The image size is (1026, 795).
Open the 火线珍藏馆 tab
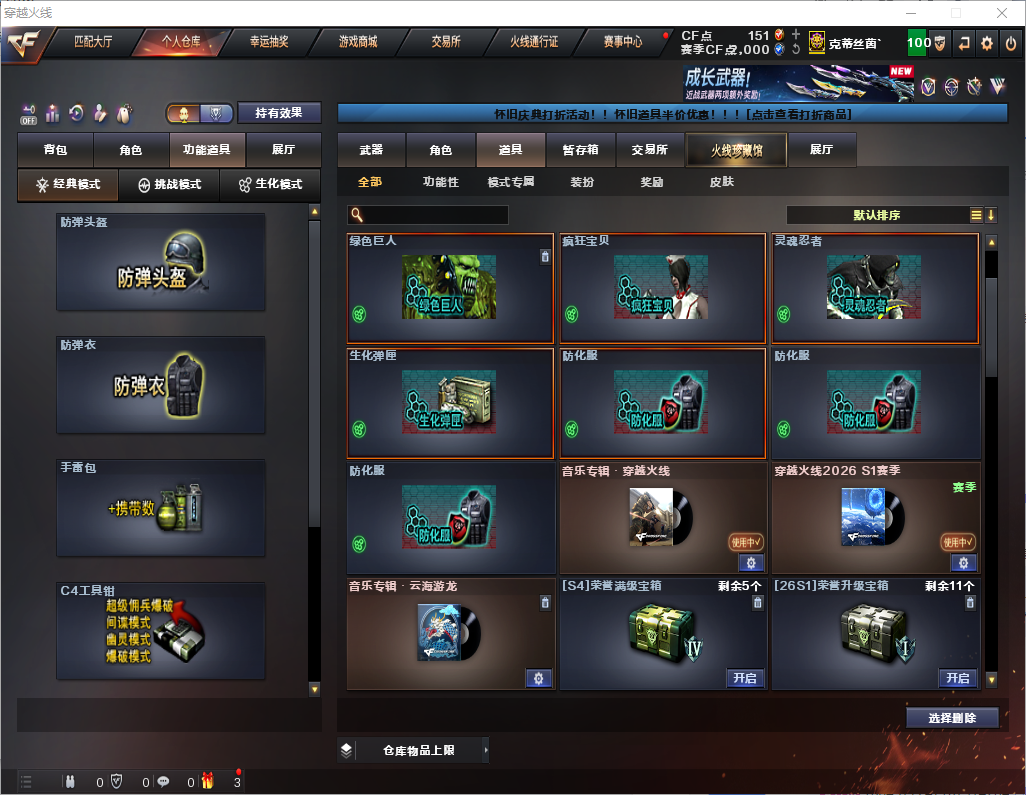[x=736, y=150]
